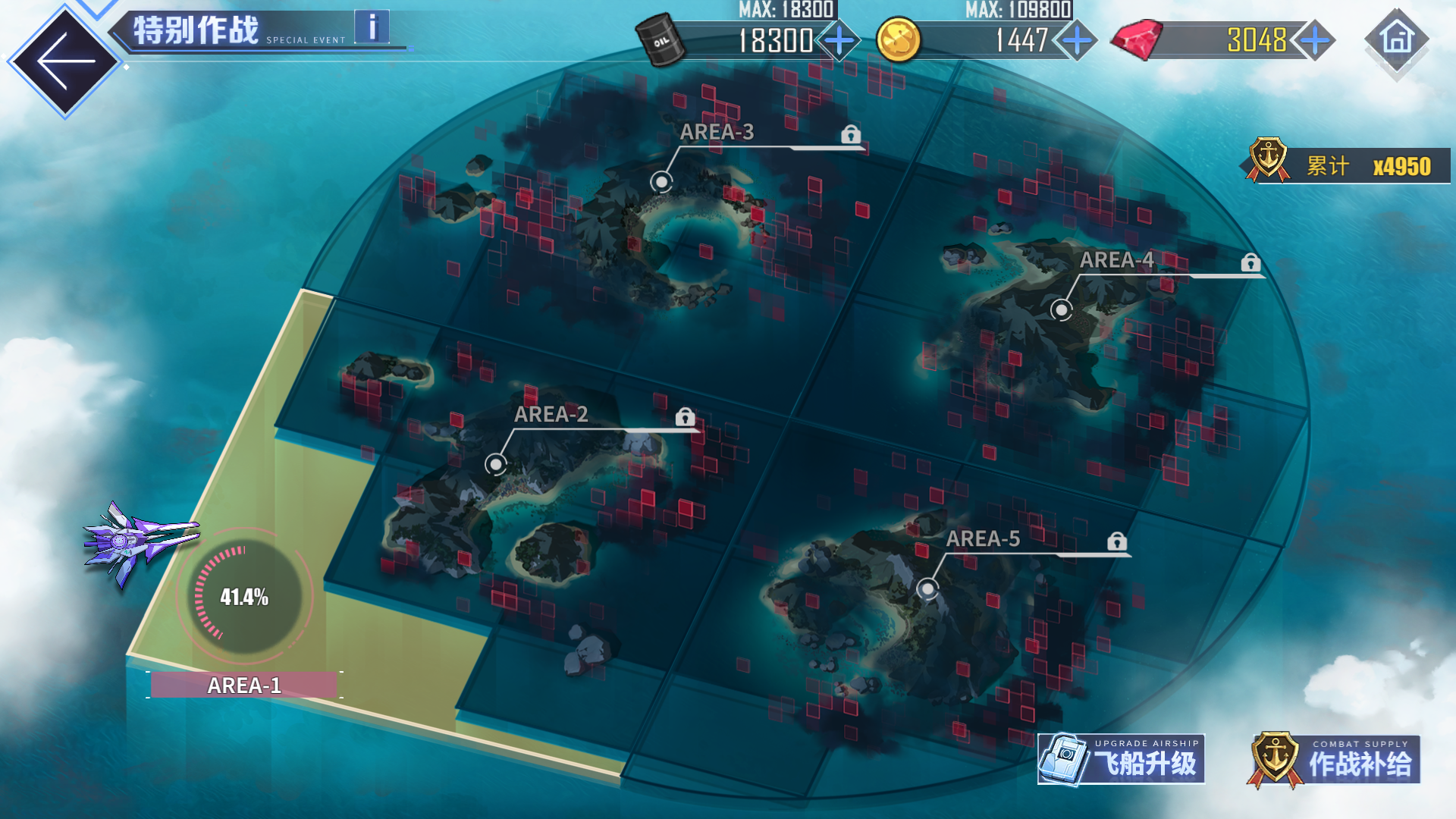Enter AREA-1 at 41.4% progress
Viewport: 1456px width, 819px height.
pyautogui.click(x=244, y=597)
